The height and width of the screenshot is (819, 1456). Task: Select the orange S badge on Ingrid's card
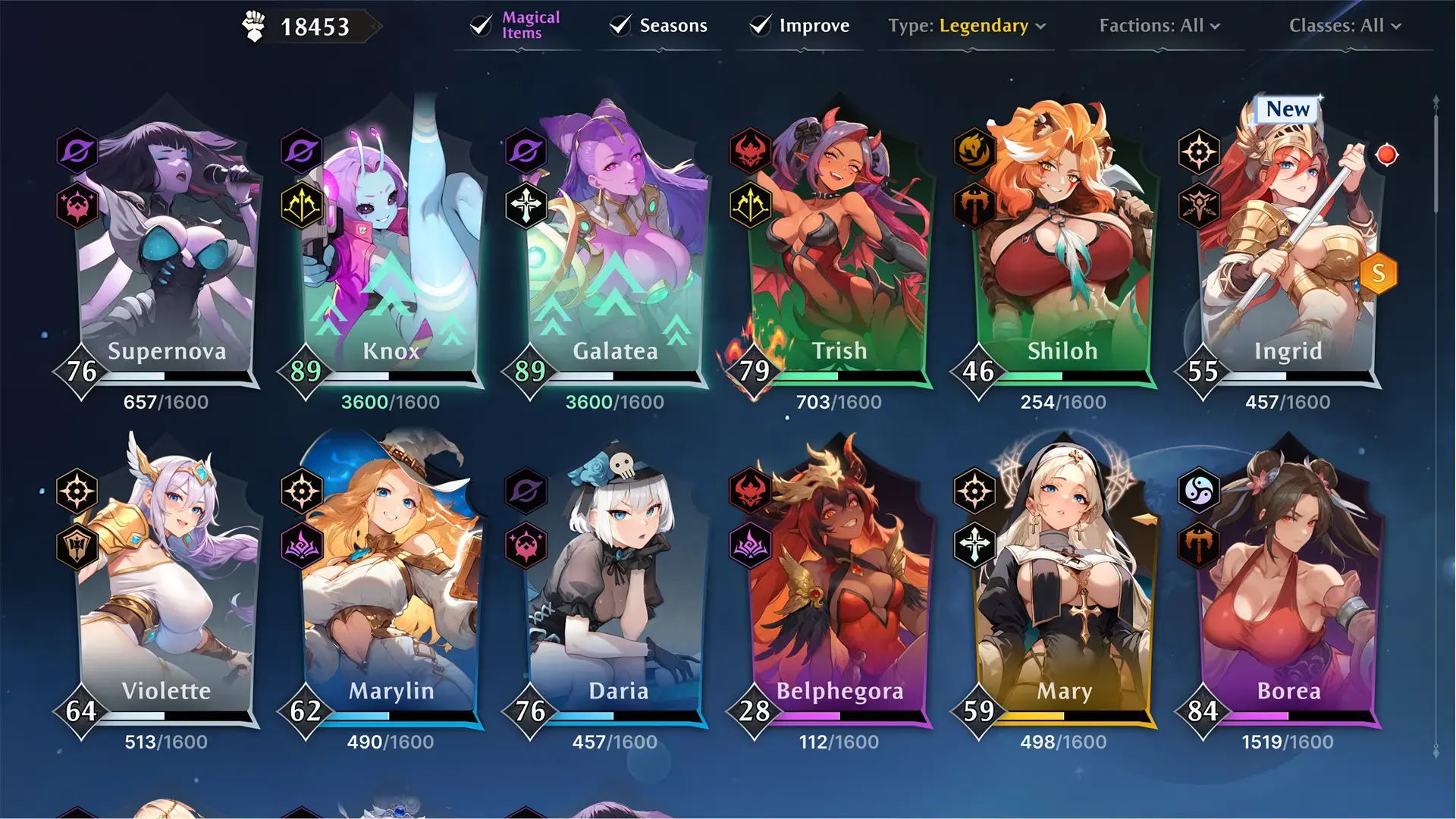(x=1379, y=274)
